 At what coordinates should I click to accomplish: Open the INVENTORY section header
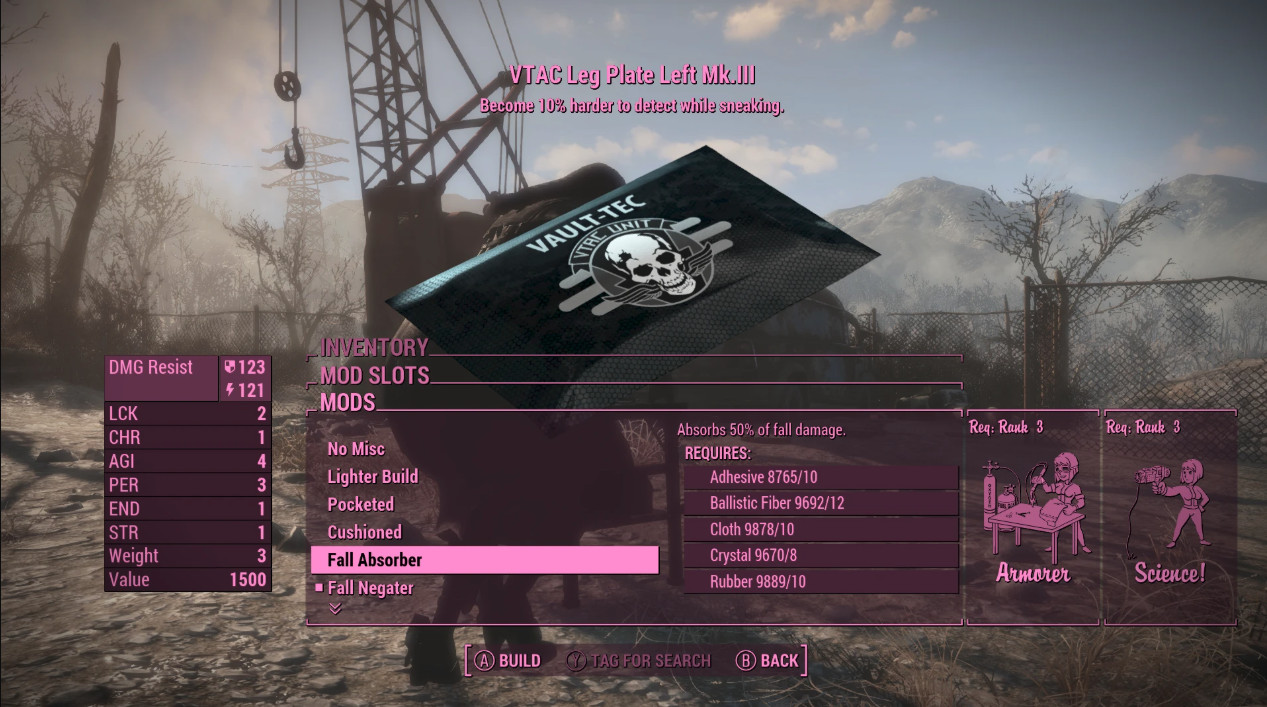(x=374, y=348)
